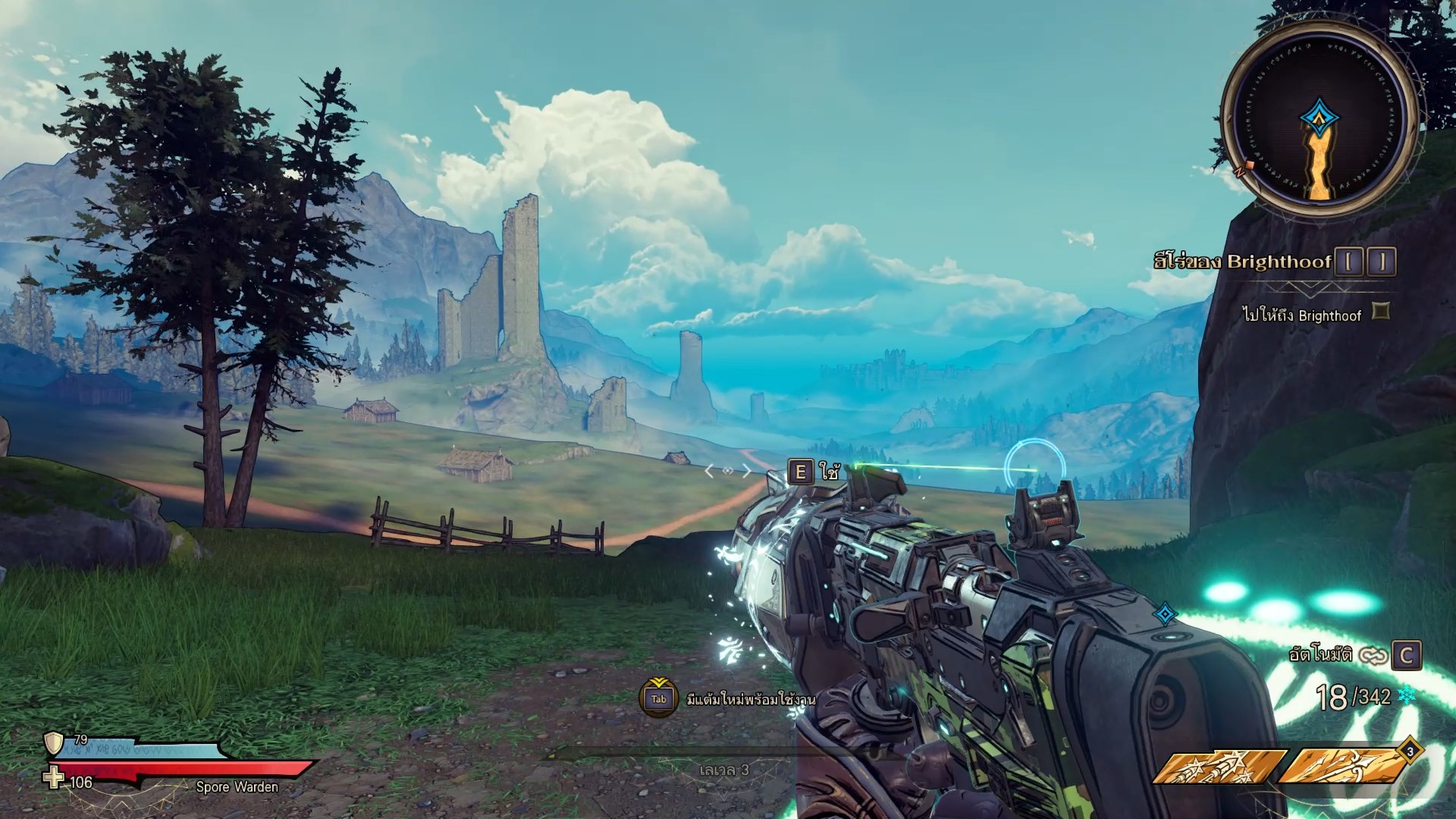Select the blue quest marker on the minimap

click(1320, 118)
